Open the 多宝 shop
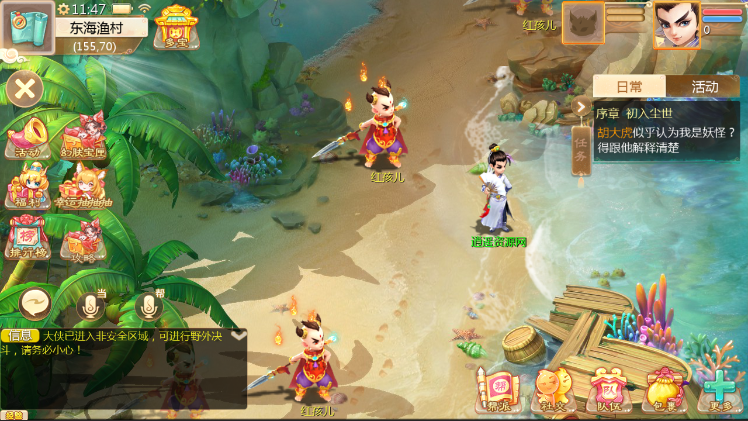The image size is (748, 421). [x=177, y=27]
